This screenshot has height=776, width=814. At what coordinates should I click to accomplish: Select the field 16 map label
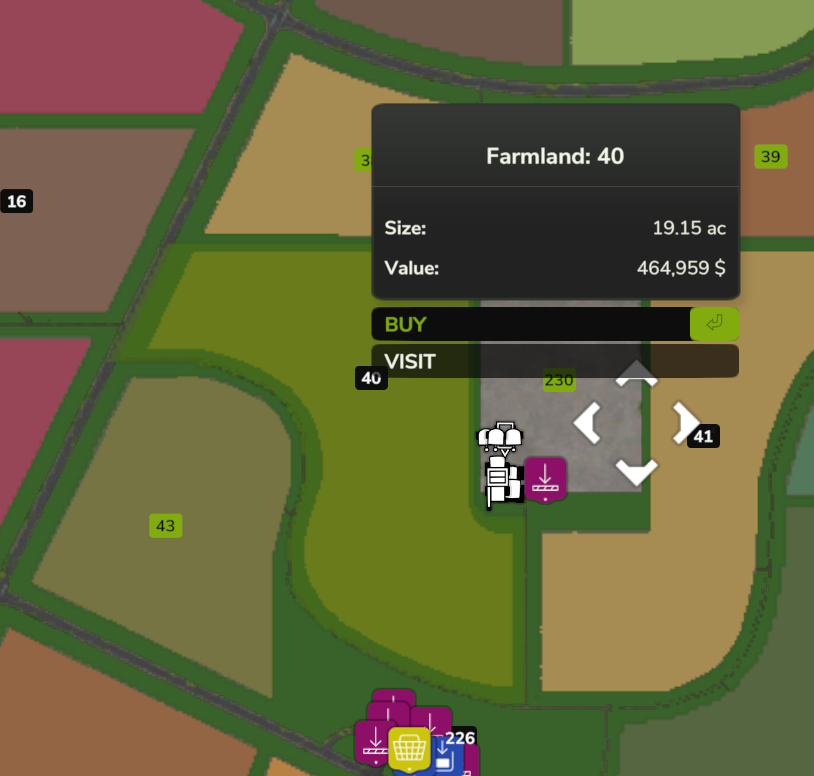[x=17, y=201]
